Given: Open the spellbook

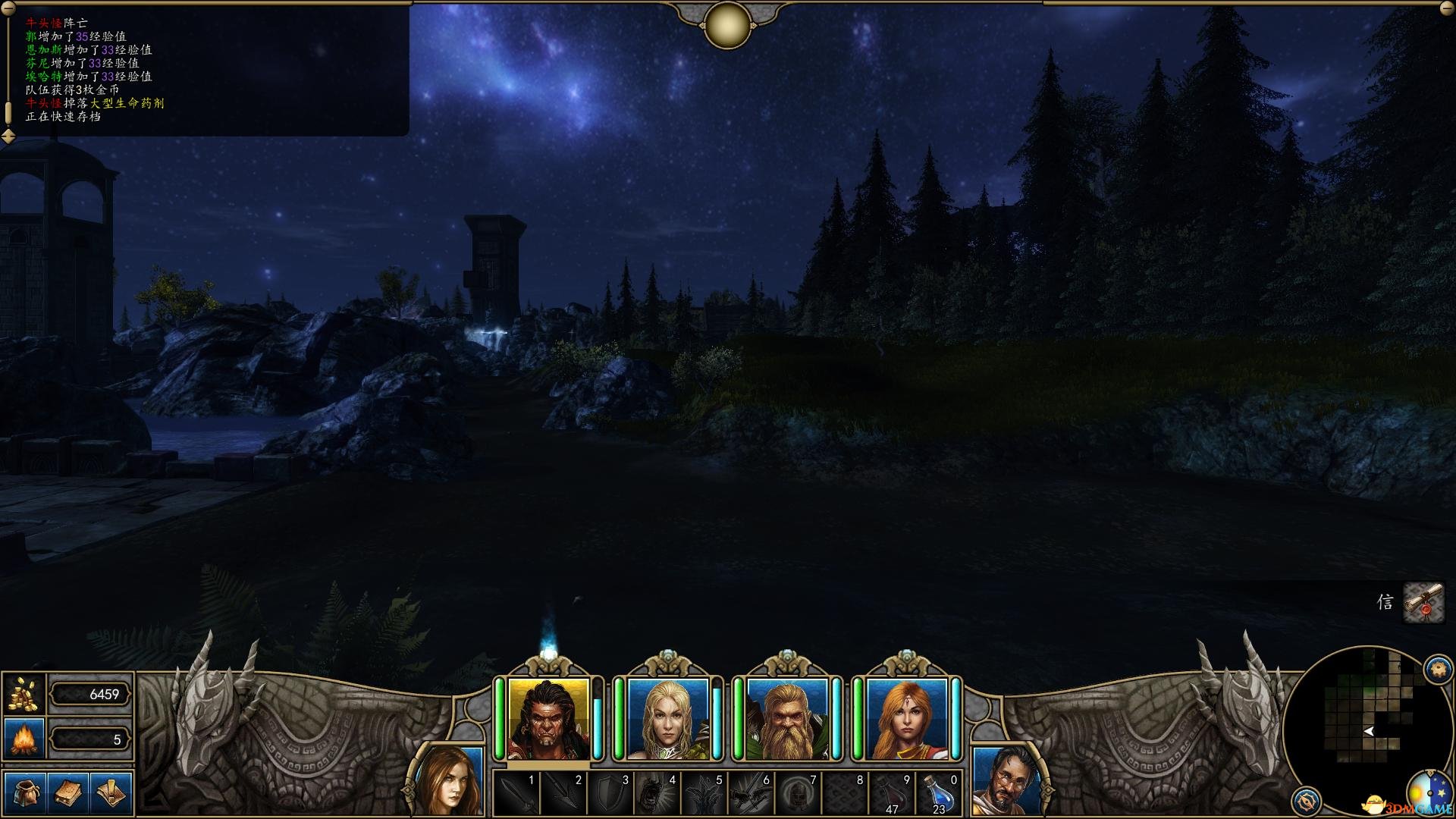Looking at the screenshot, I should pyautogui.click(x=68, y=792).
